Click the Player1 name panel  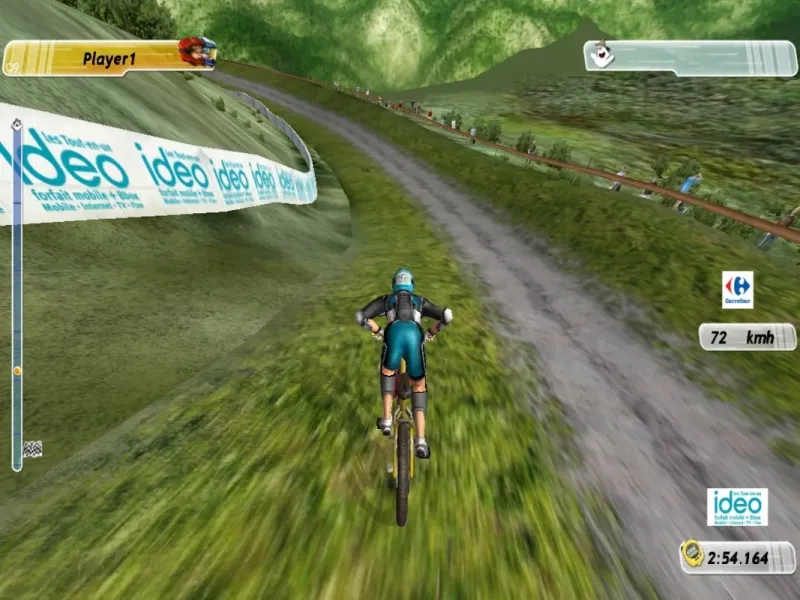pos(108,58)
